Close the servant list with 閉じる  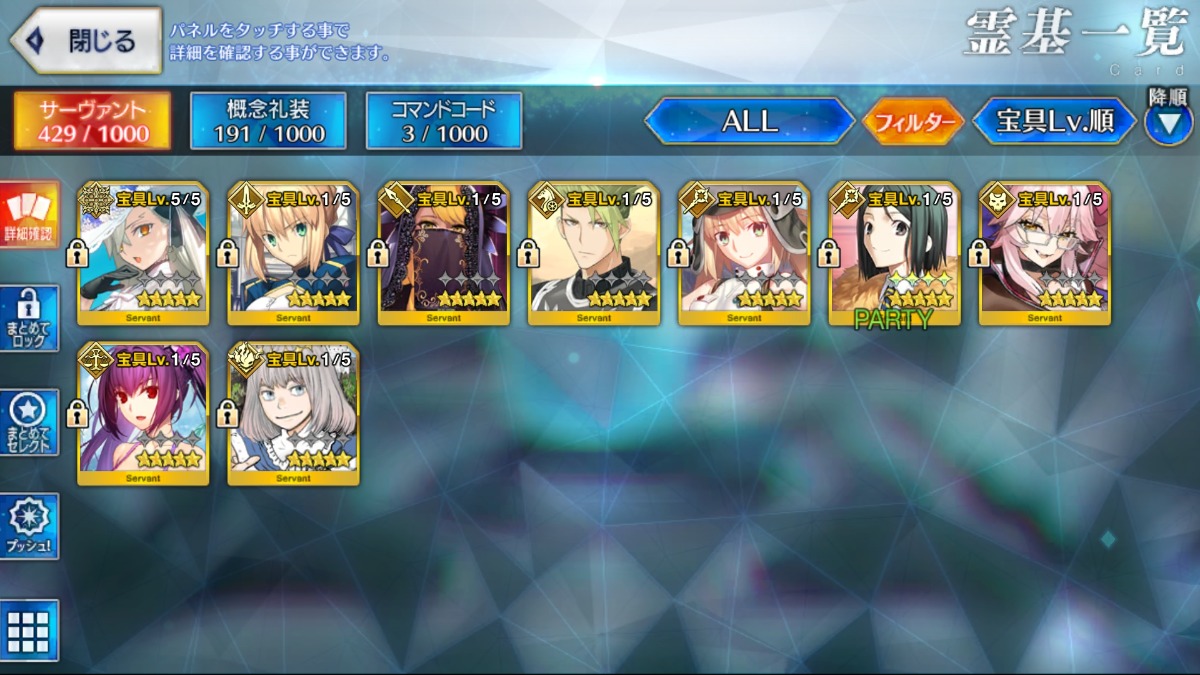tap(86, 41)
